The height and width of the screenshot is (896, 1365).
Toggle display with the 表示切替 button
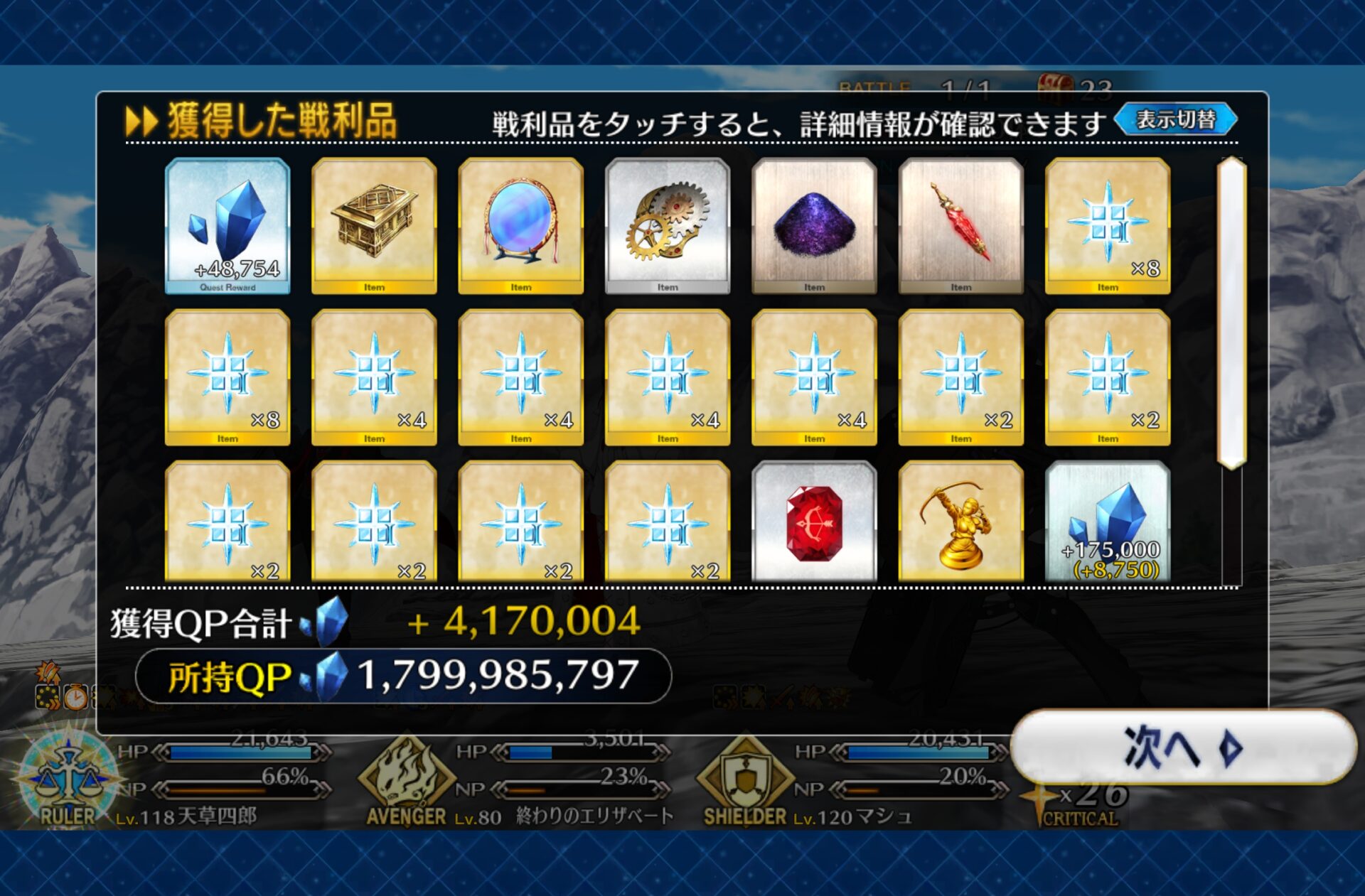(1176, 119)
